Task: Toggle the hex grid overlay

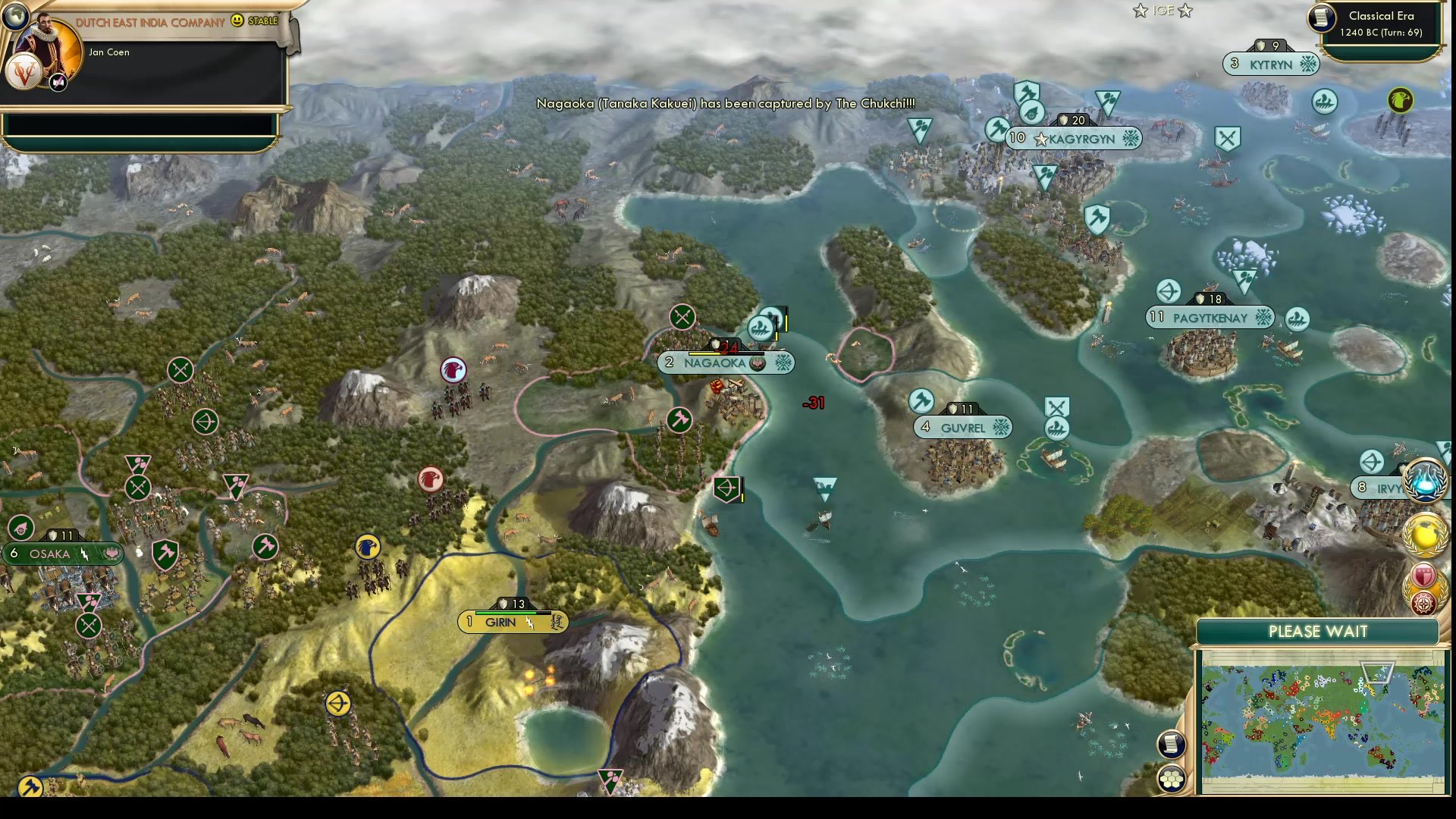Action: click(1172, 778)
